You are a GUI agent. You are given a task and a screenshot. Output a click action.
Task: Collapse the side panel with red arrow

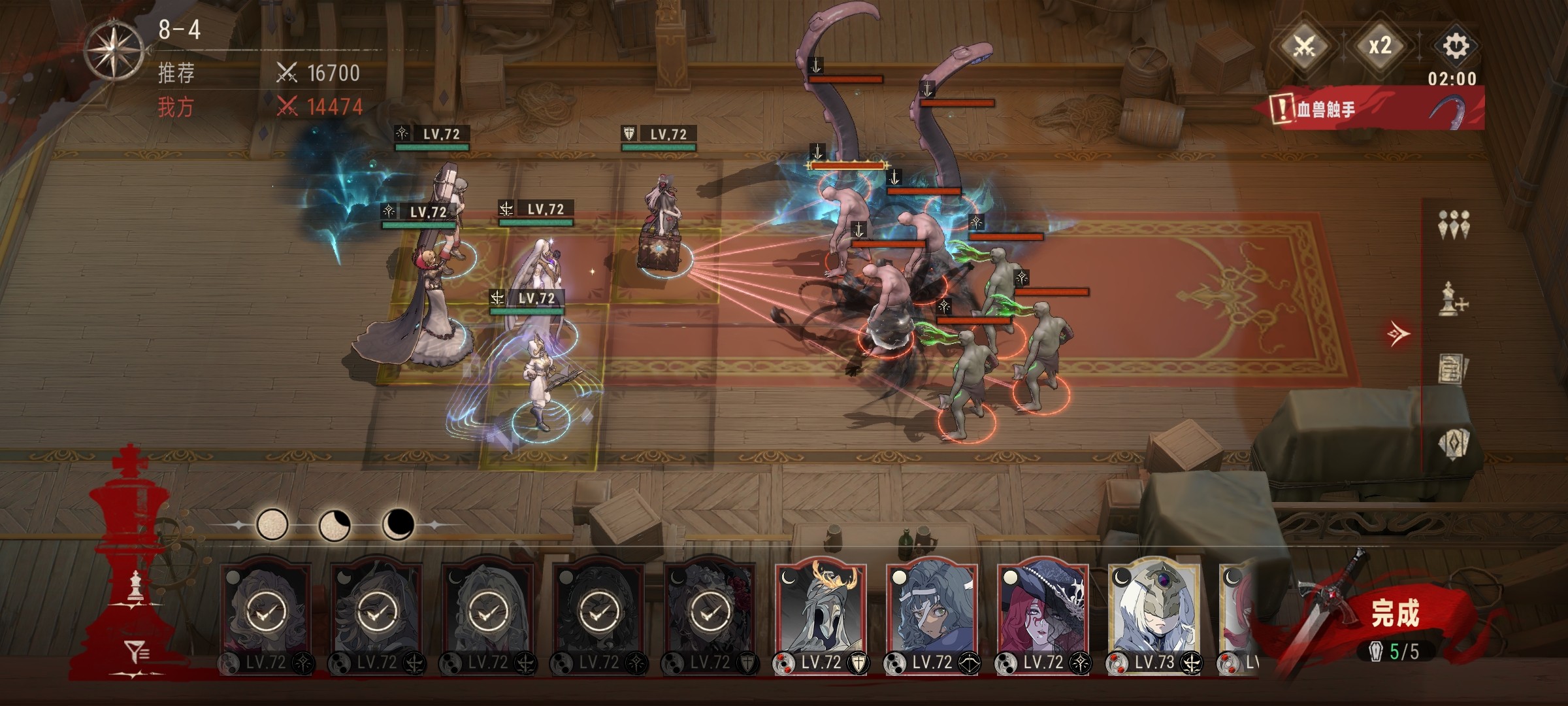(1398, 334)
